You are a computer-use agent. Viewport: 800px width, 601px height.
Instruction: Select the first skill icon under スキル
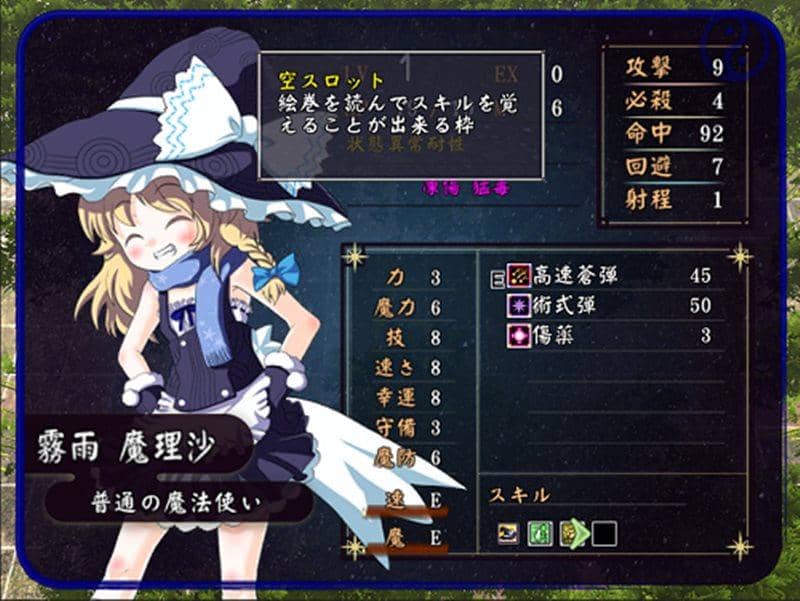tap(509, 533)
